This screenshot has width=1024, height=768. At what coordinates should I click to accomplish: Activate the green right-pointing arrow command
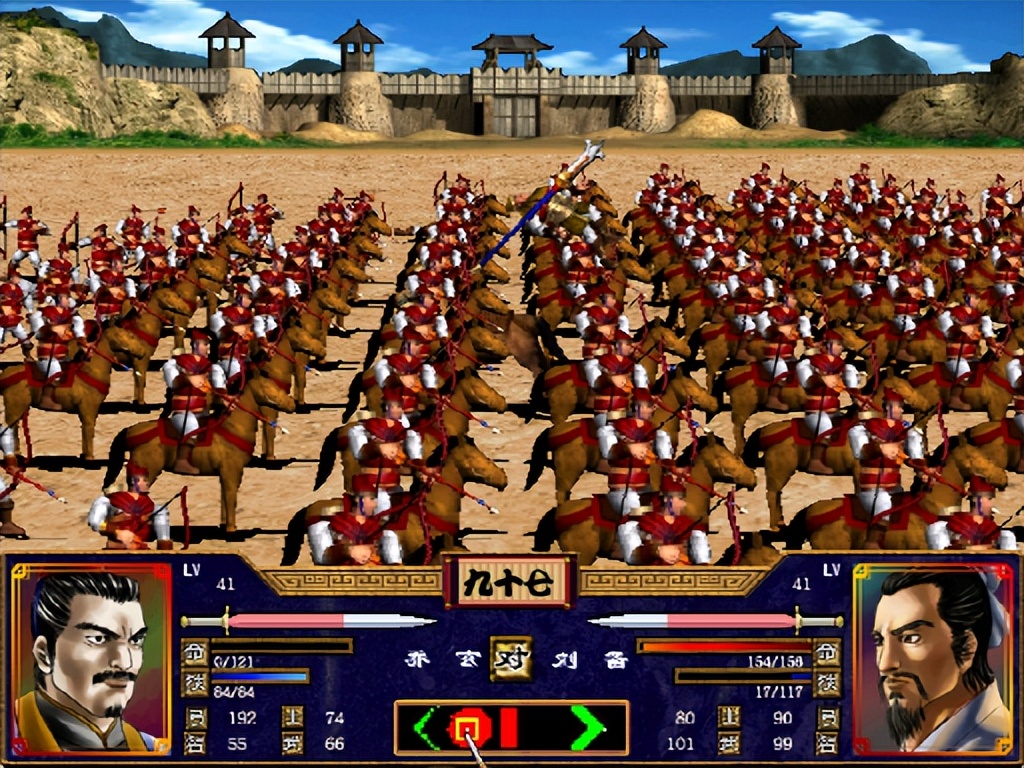click(587, 727)
